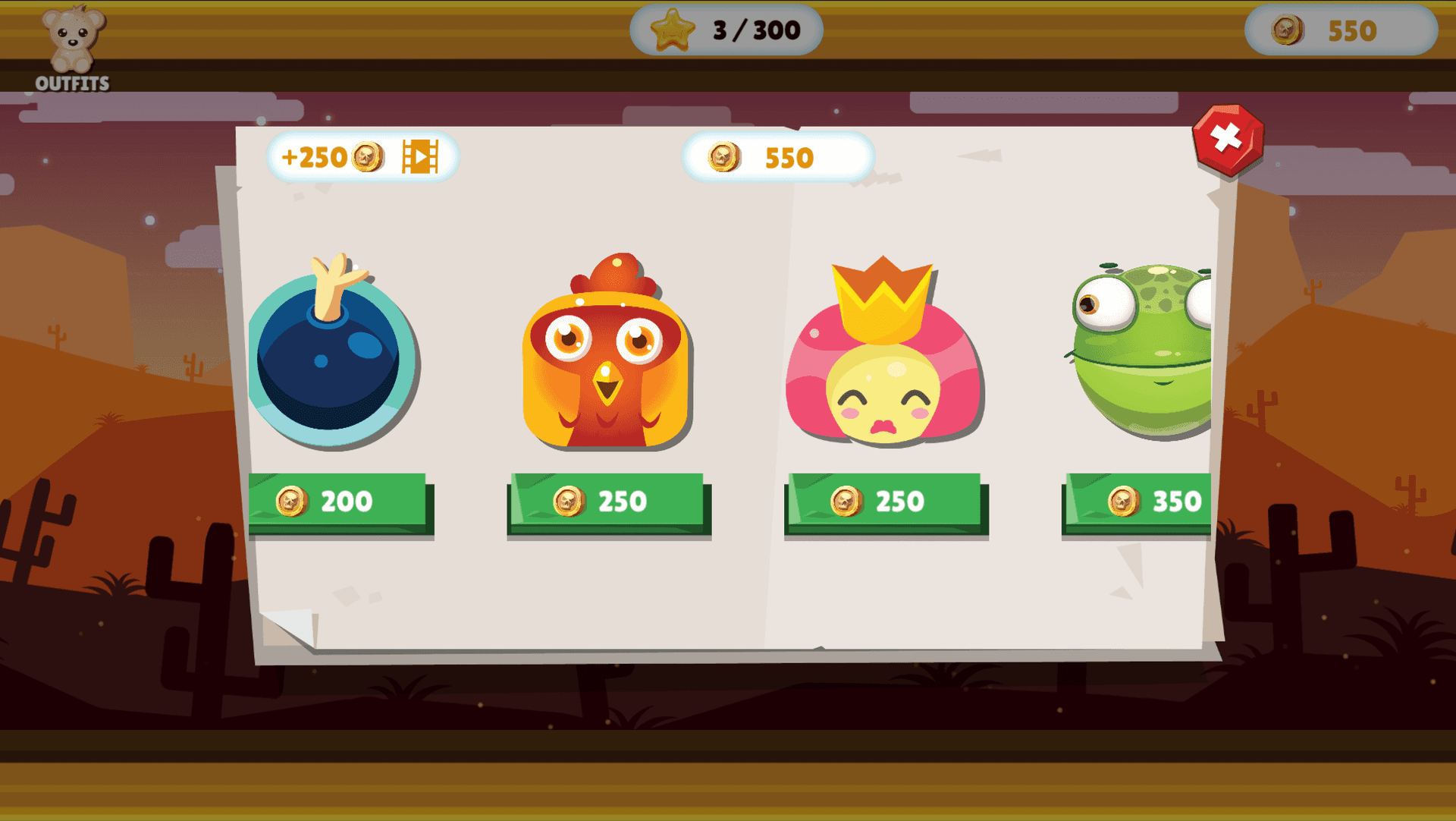Purchase the green frog outfit for 350
The width and height of the screenshot is (1456, 821).
click(1137, 502)
